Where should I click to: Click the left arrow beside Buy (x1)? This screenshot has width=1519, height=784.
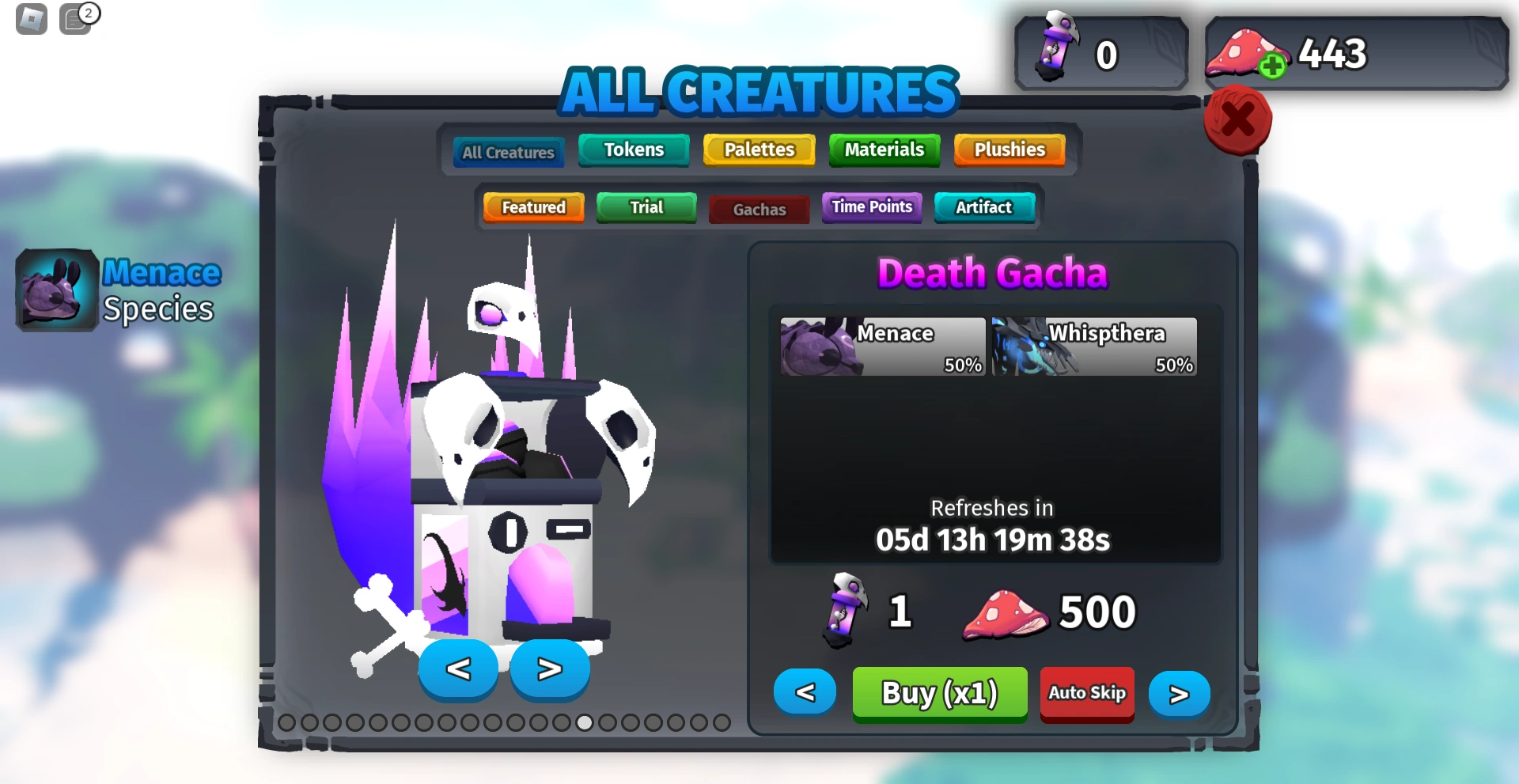click(805, 691)
